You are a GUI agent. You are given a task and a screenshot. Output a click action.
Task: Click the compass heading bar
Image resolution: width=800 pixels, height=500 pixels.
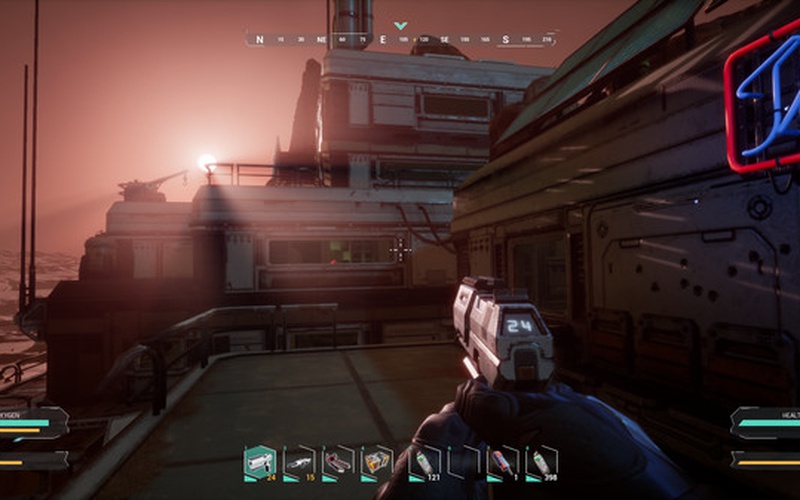[x=400, y=40]
